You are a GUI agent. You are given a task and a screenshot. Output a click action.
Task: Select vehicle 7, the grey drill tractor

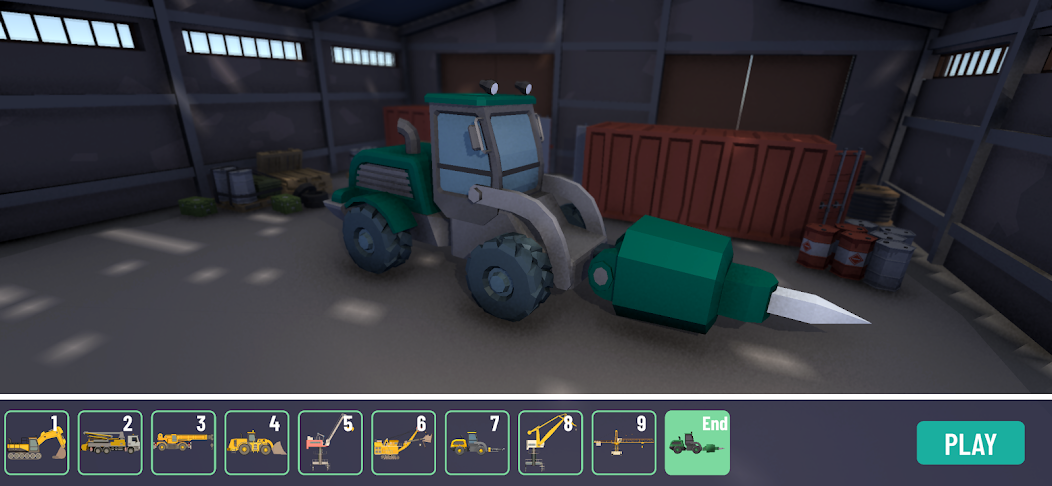click(x=477, y=443)
